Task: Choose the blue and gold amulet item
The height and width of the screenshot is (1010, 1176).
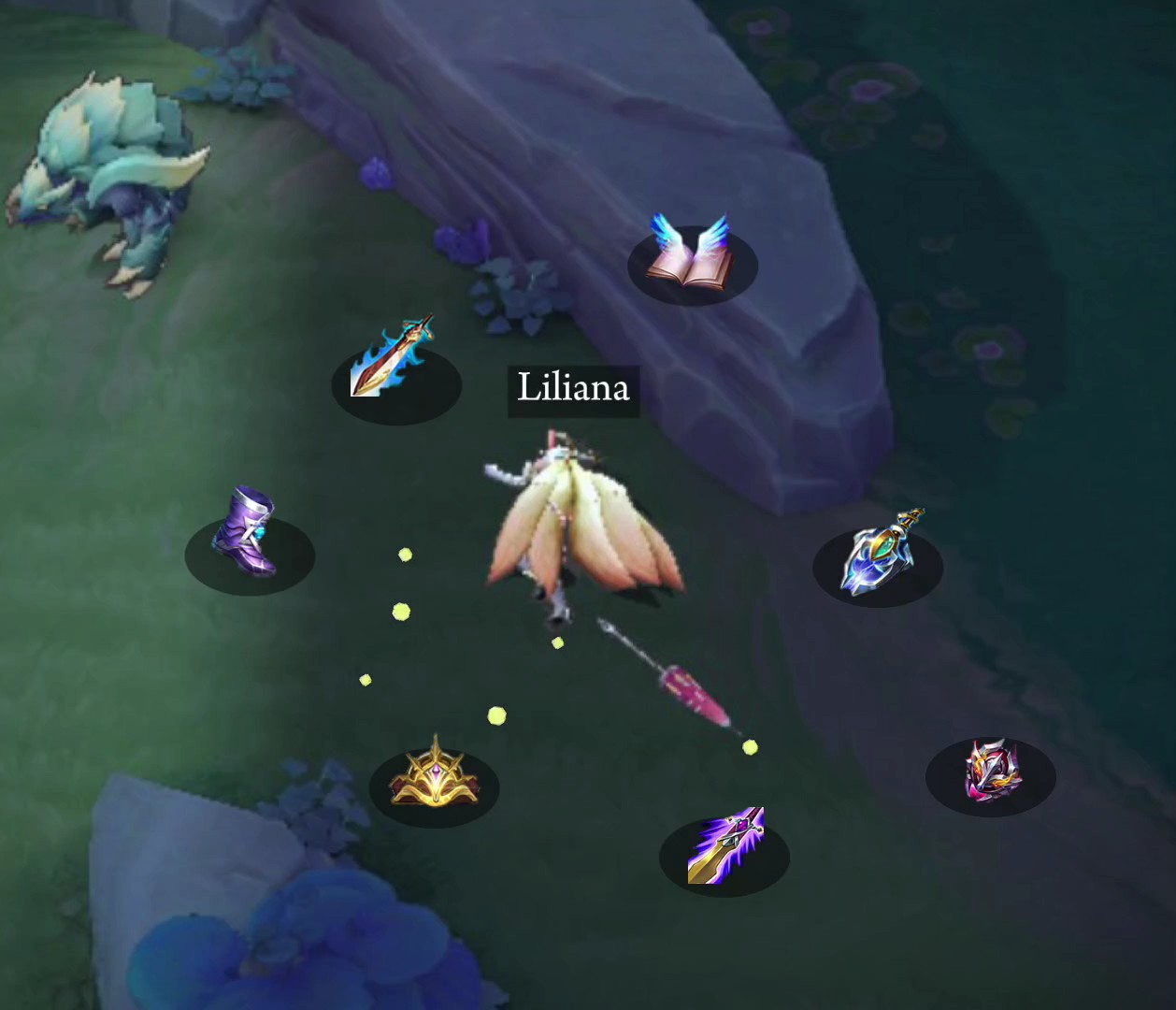Action: click(879, 554)
